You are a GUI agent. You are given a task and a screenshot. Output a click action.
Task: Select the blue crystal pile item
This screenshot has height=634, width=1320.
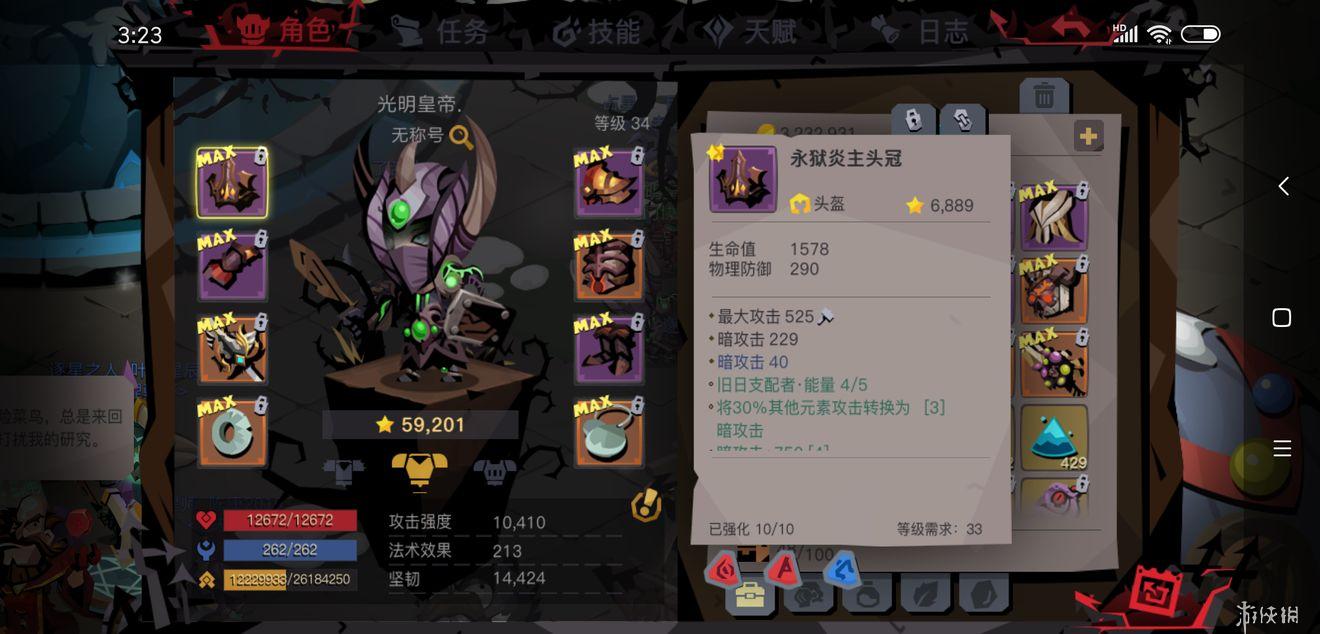point(1054,438)
